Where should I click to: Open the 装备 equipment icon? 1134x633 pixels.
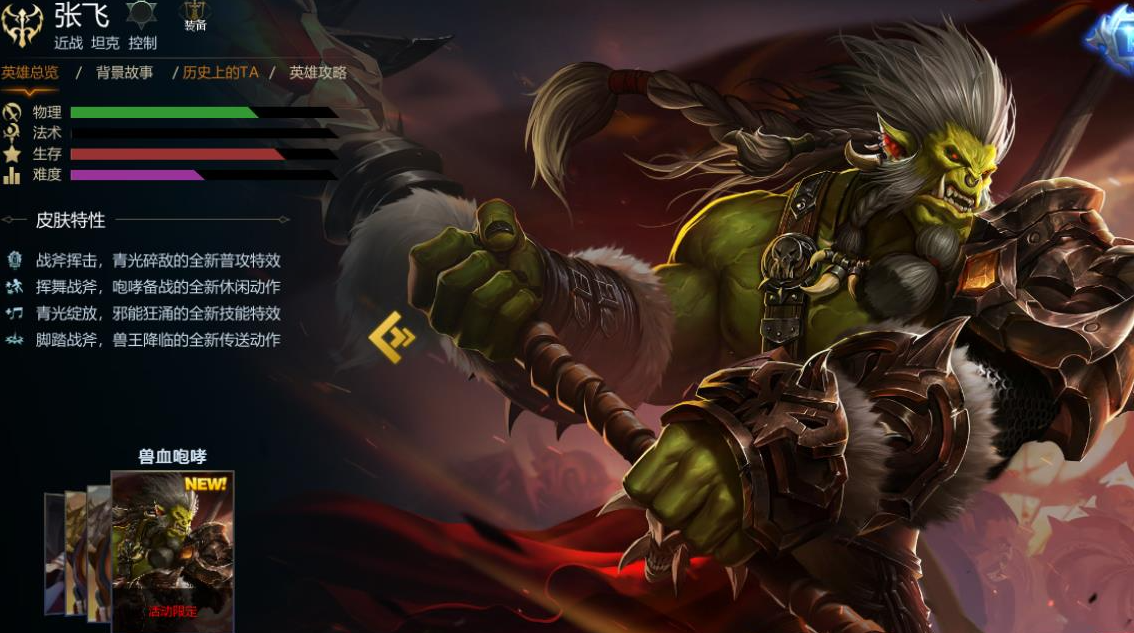pos(195,16)
